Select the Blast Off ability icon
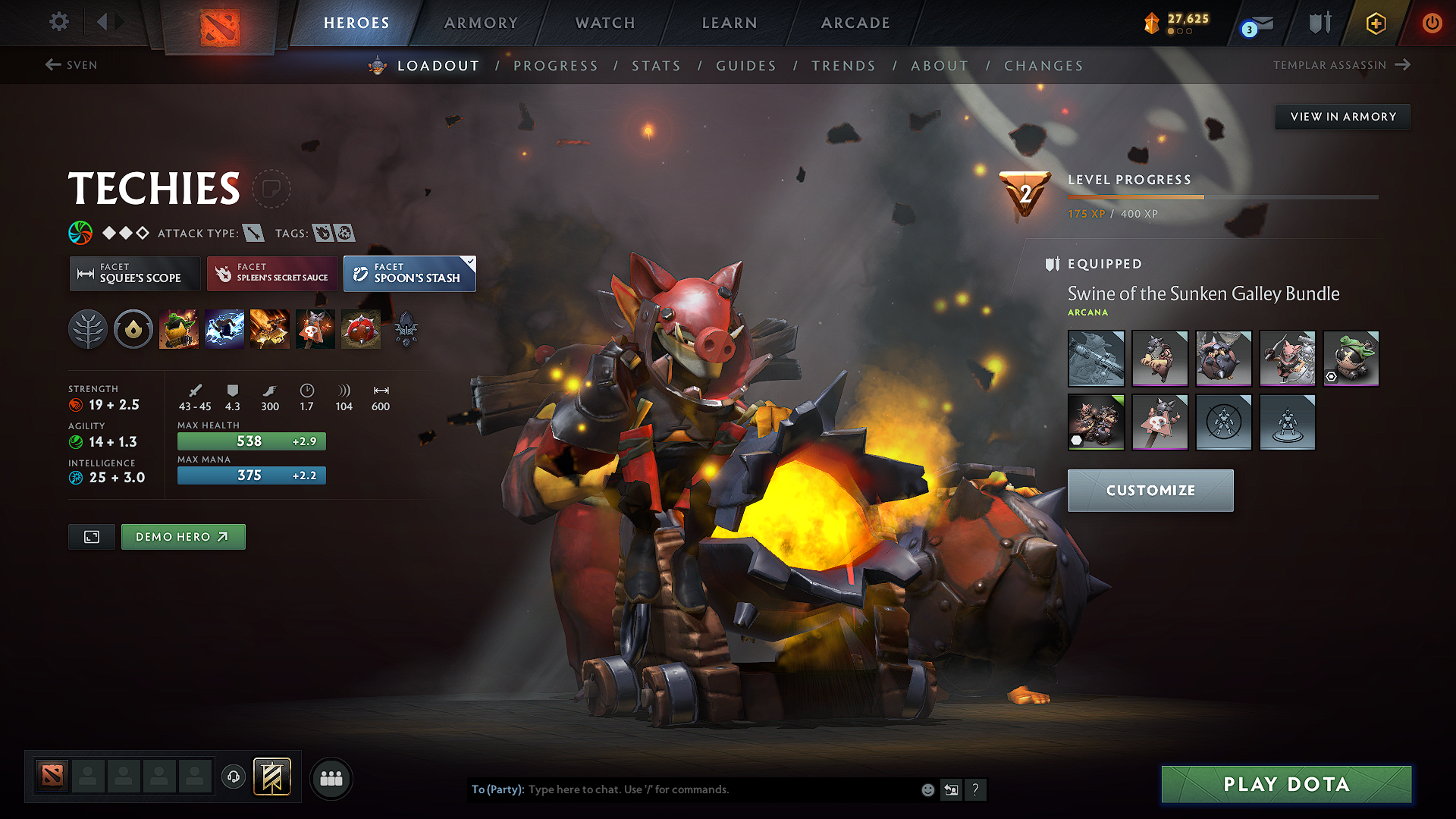 click(269, 328)
